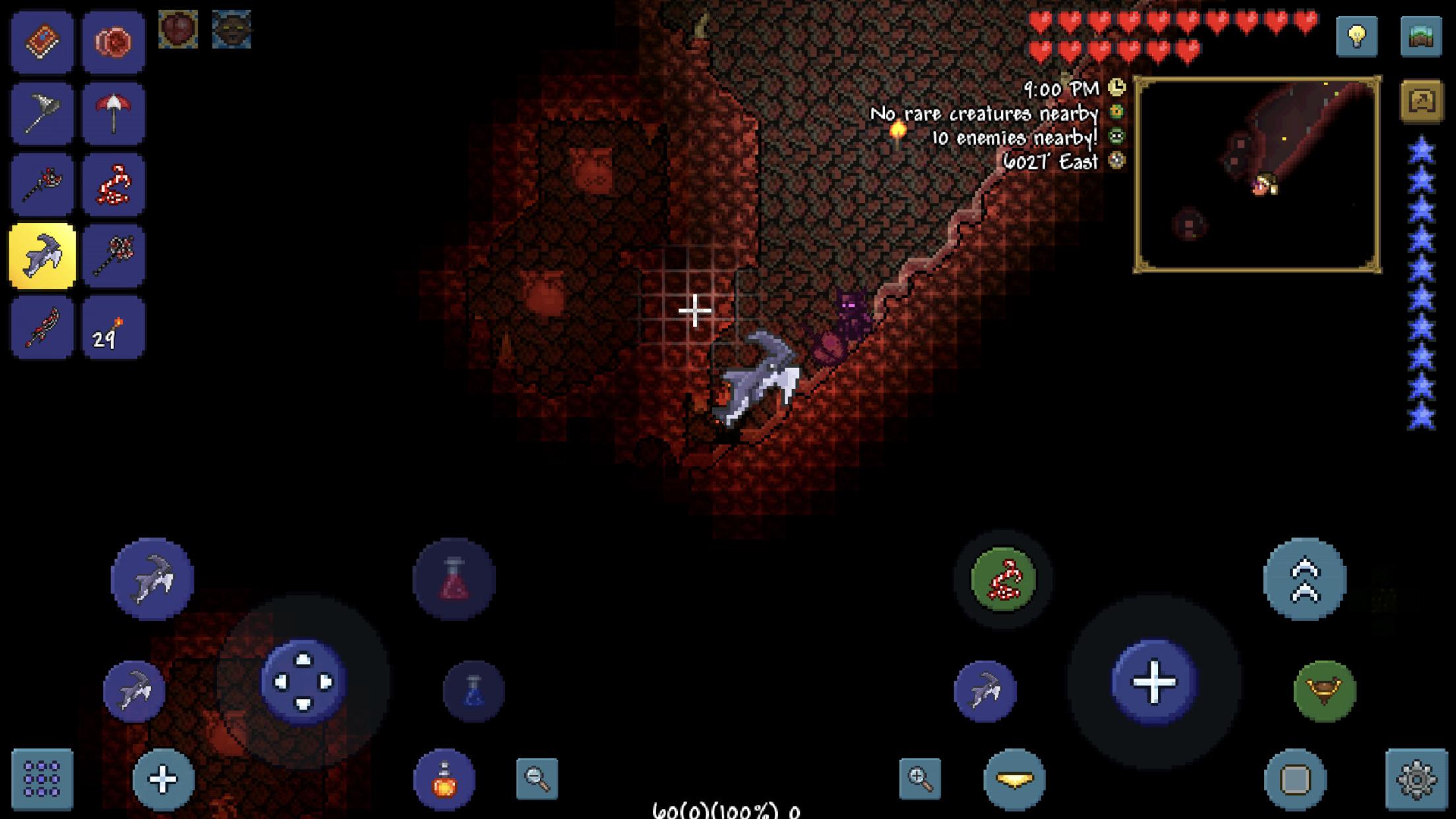Select the umbrella from the hotbar
The image size is (1456, 819).
[112, 111]
